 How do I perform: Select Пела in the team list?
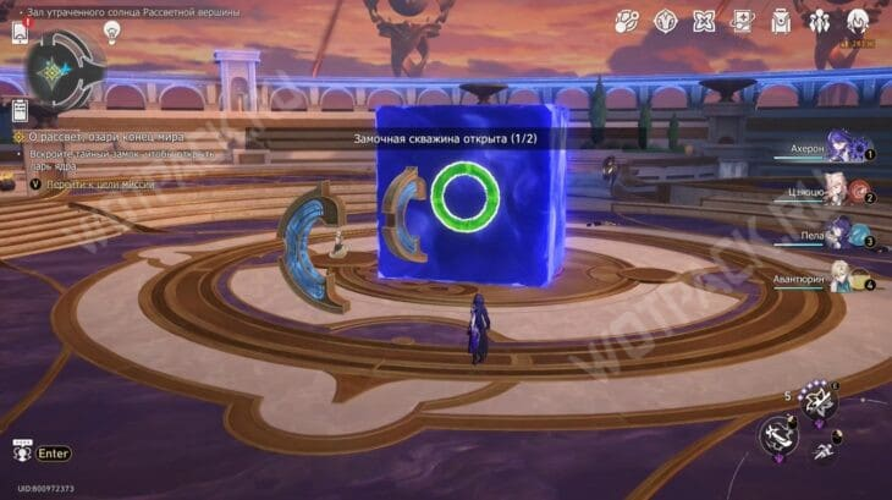point(845,233)
